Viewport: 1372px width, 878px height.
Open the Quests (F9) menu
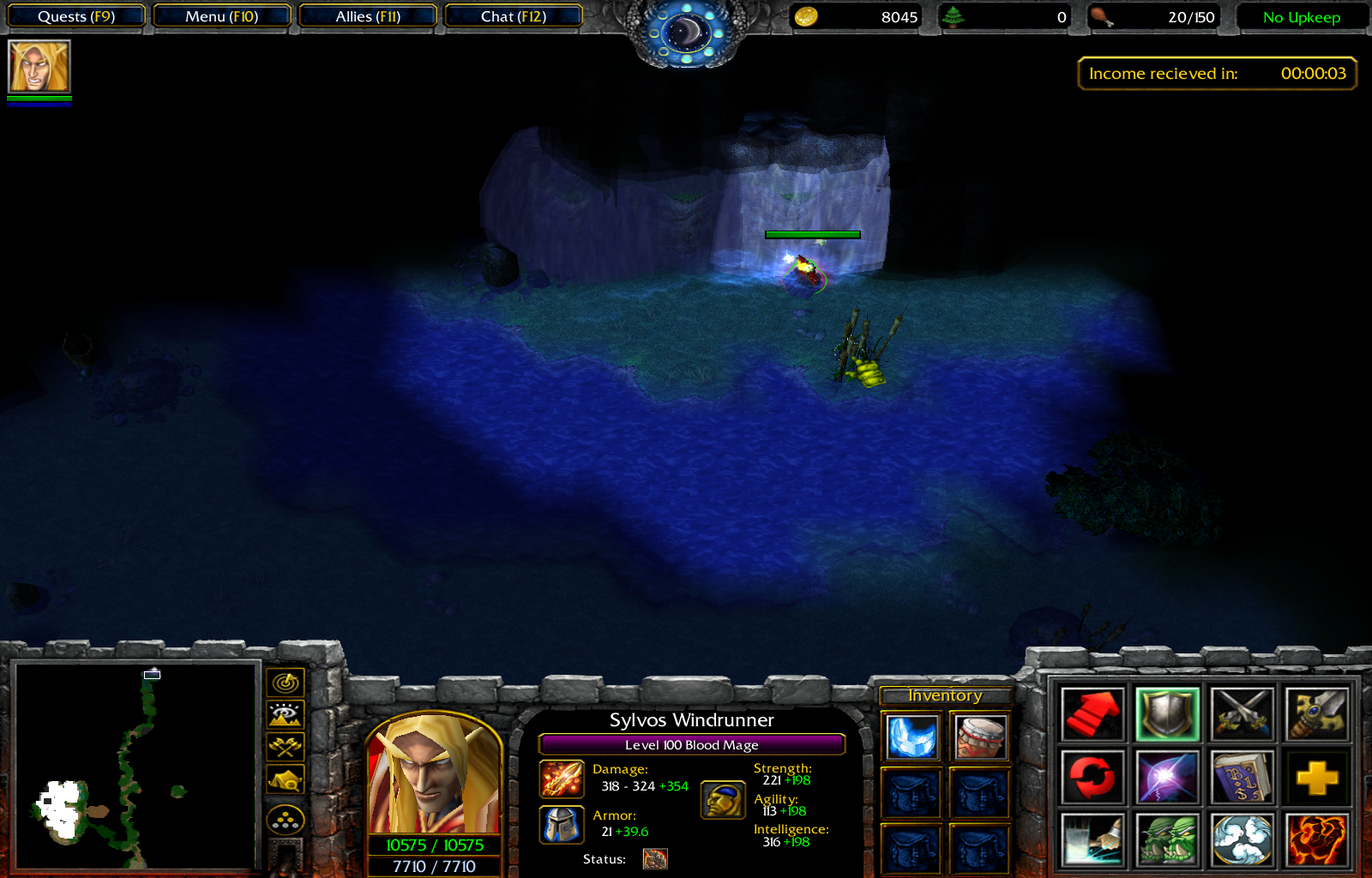[75, 15]
